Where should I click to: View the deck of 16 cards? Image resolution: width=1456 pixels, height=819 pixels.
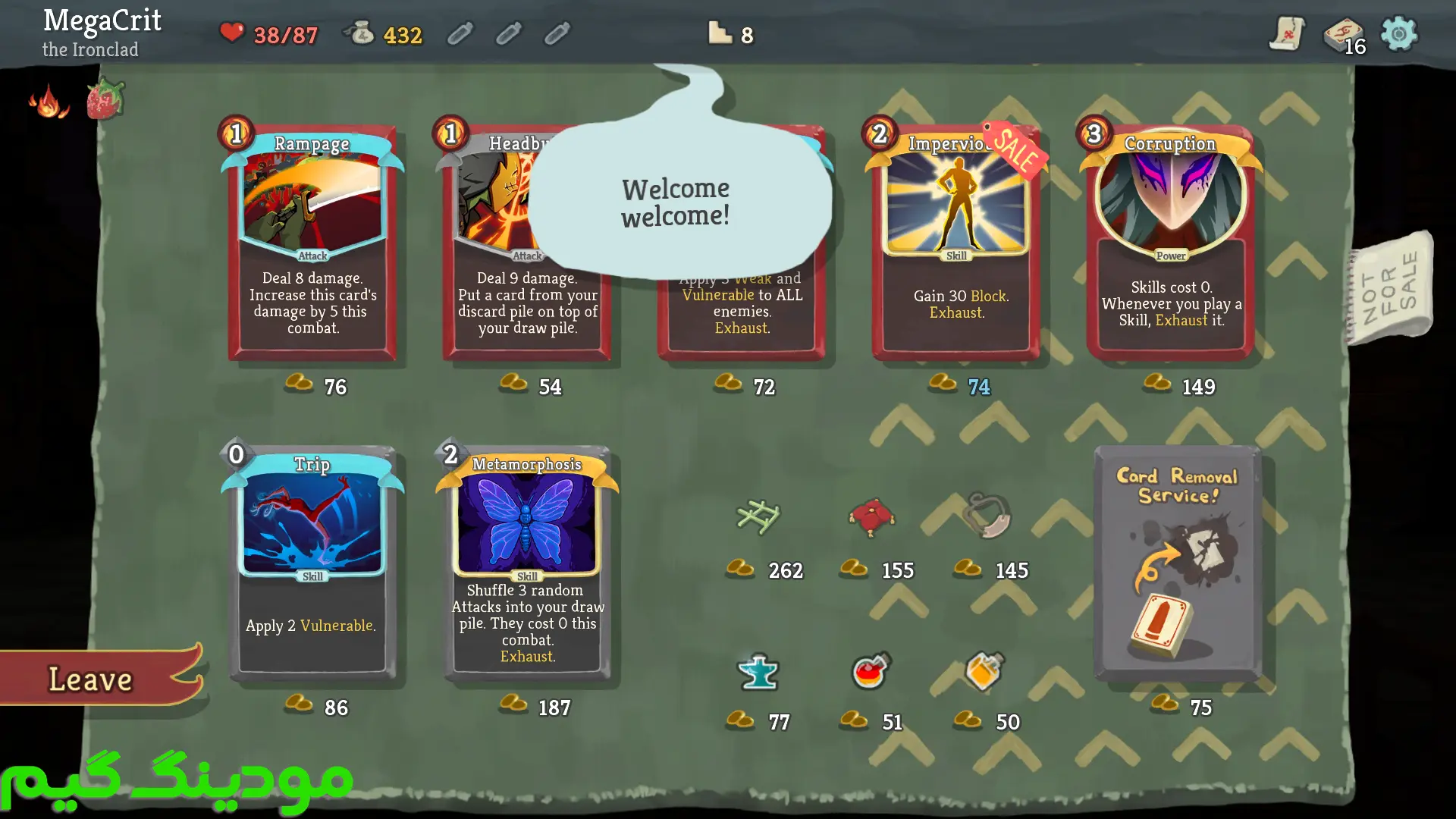point(1344,36)
